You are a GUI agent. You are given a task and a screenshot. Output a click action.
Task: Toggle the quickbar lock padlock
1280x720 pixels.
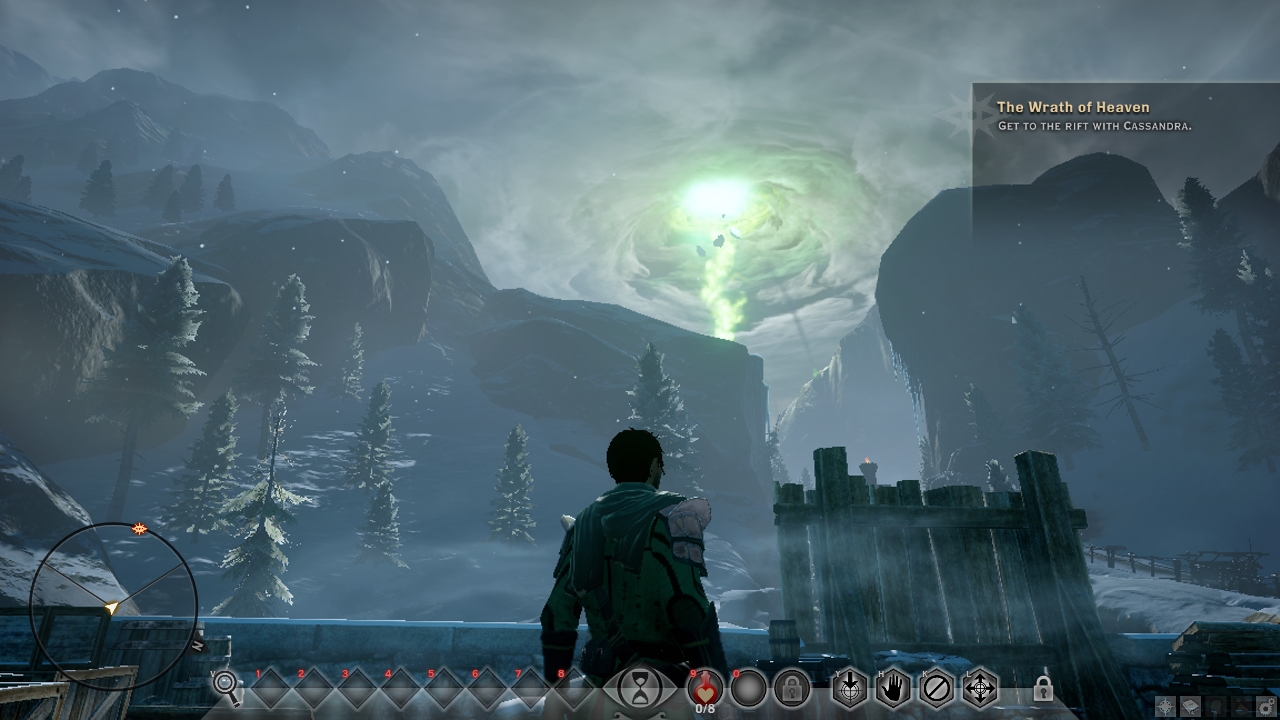[1044, 688]
